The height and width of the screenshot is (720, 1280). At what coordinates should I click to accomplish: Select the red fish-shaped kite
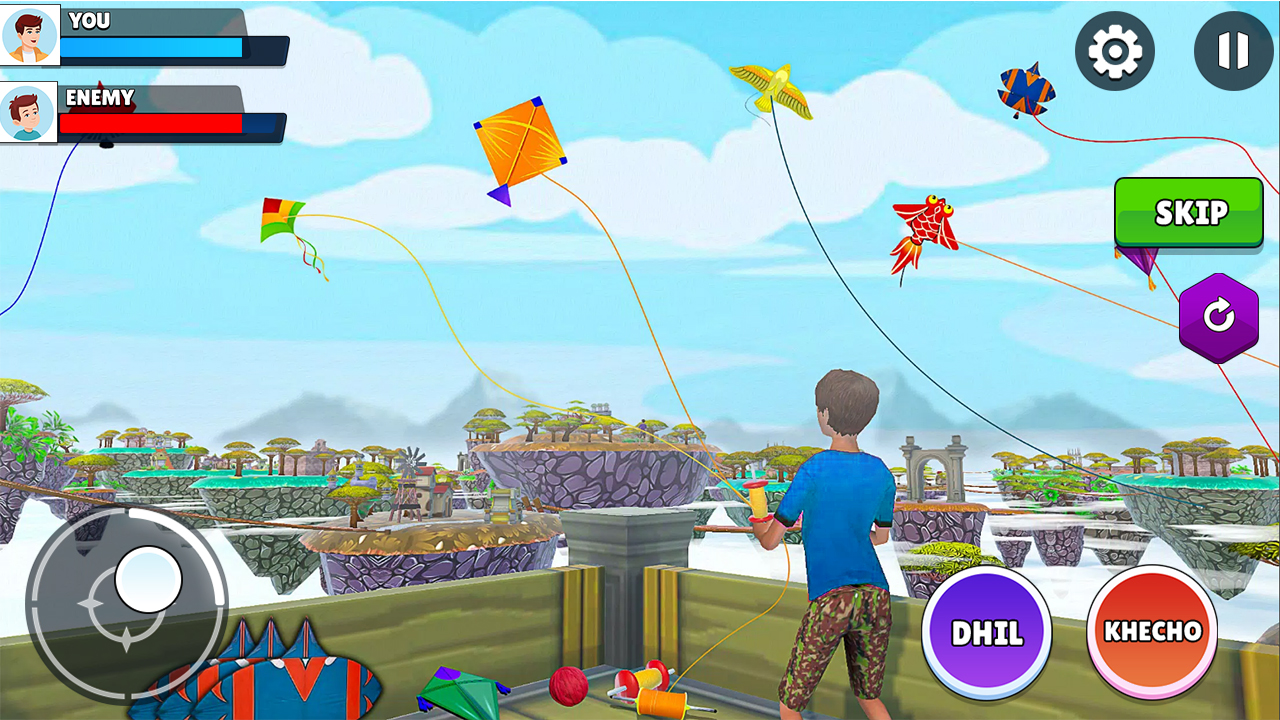pos(925,222)
